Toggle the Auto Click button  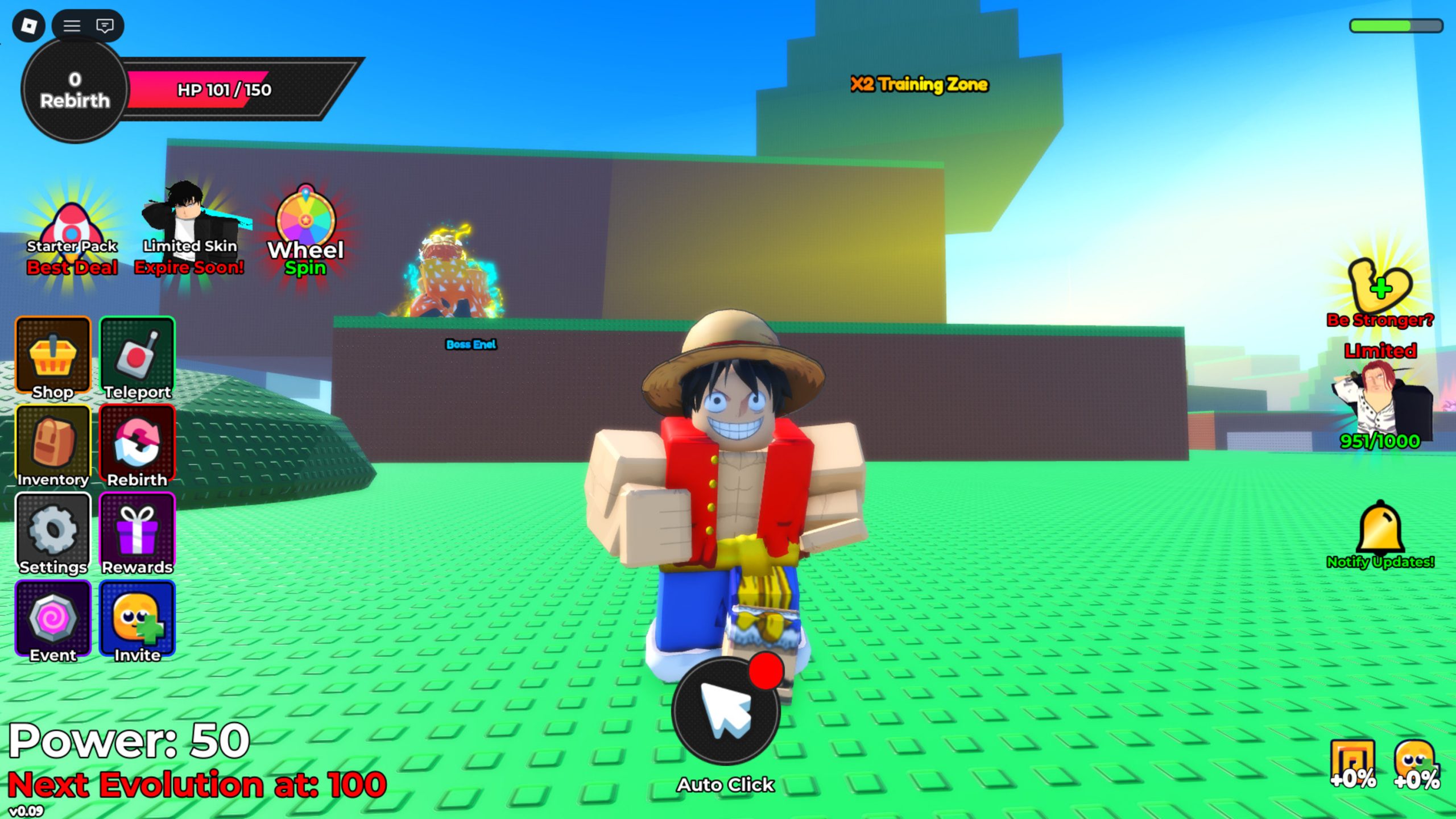coord(725,711)
